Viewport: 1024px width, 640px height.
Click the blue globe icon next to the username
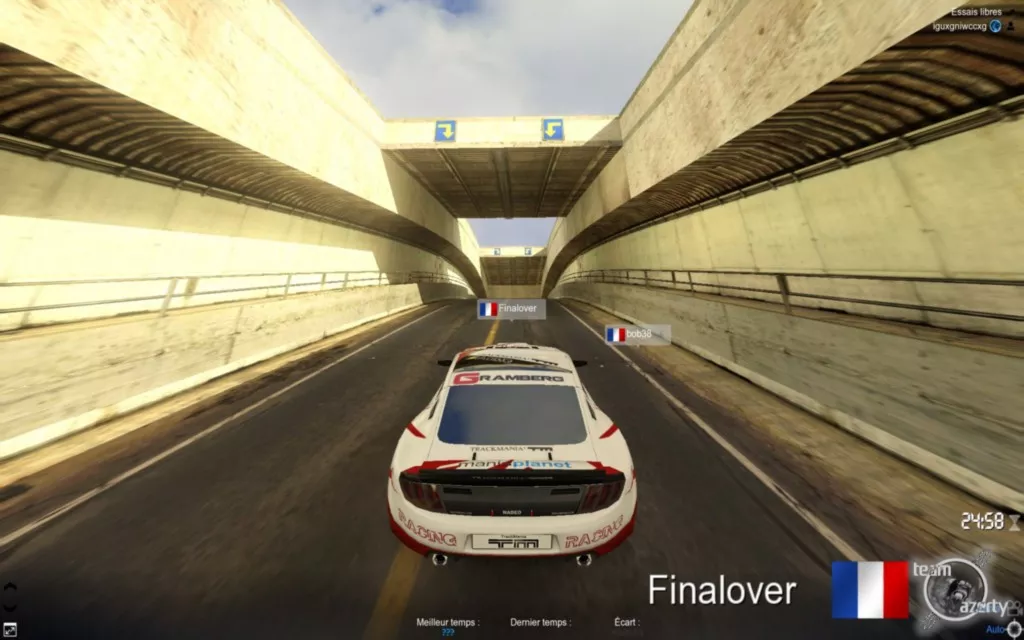click(x=995, y=27)
